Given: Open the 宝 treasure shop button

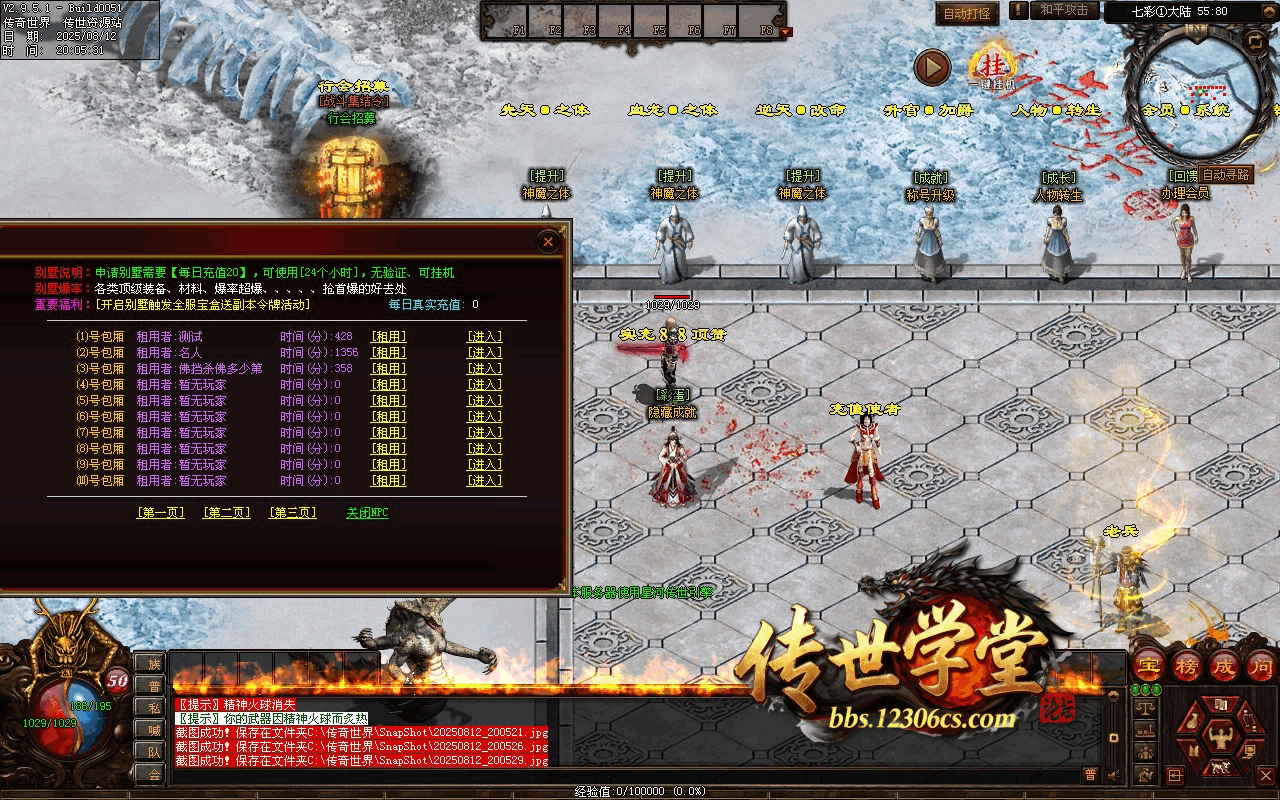Looking at the screenshot, I should point(1149,664).
